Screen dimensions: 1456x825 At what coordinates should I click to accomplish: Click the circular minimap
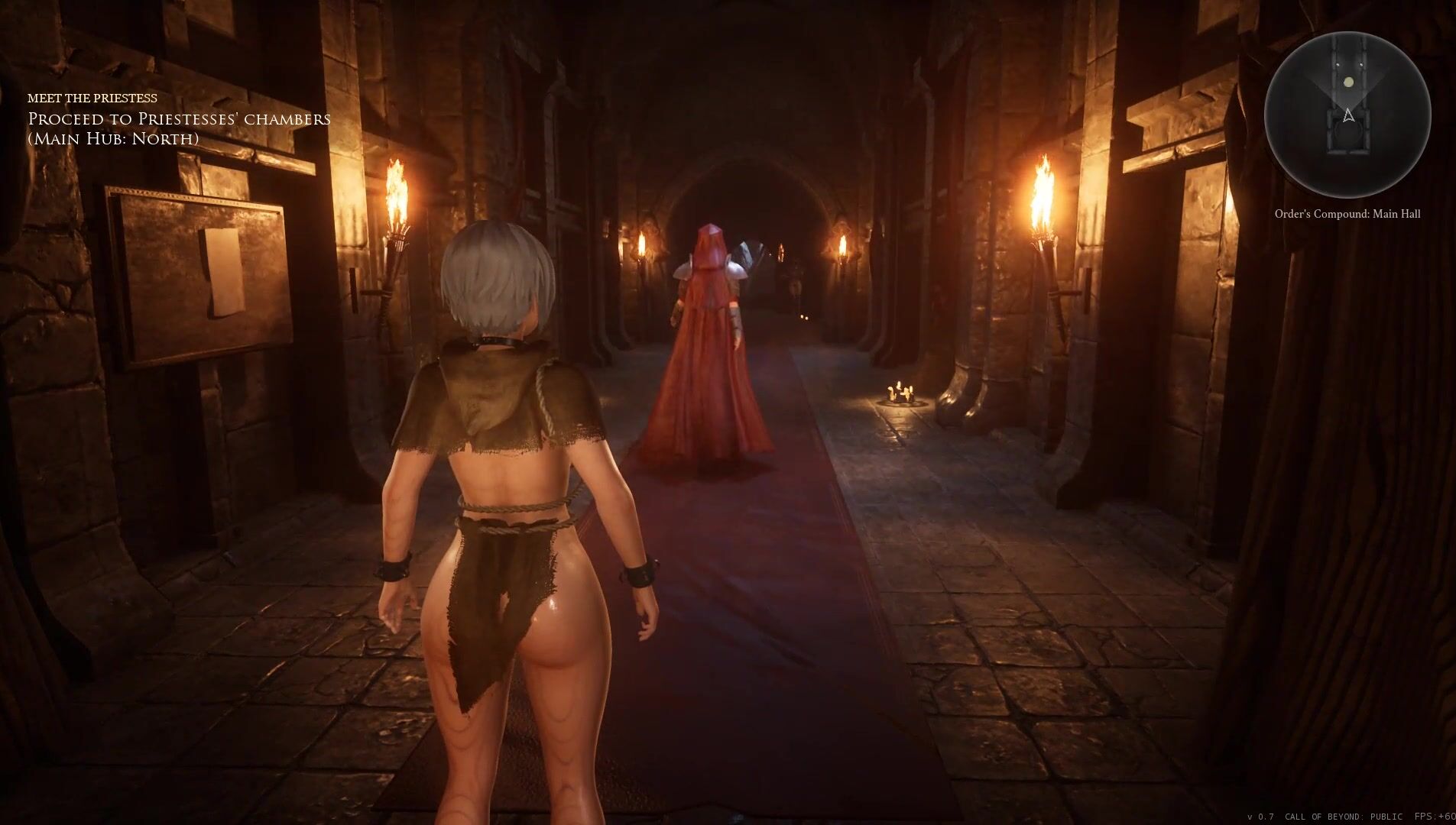(x=1347, y=115)
